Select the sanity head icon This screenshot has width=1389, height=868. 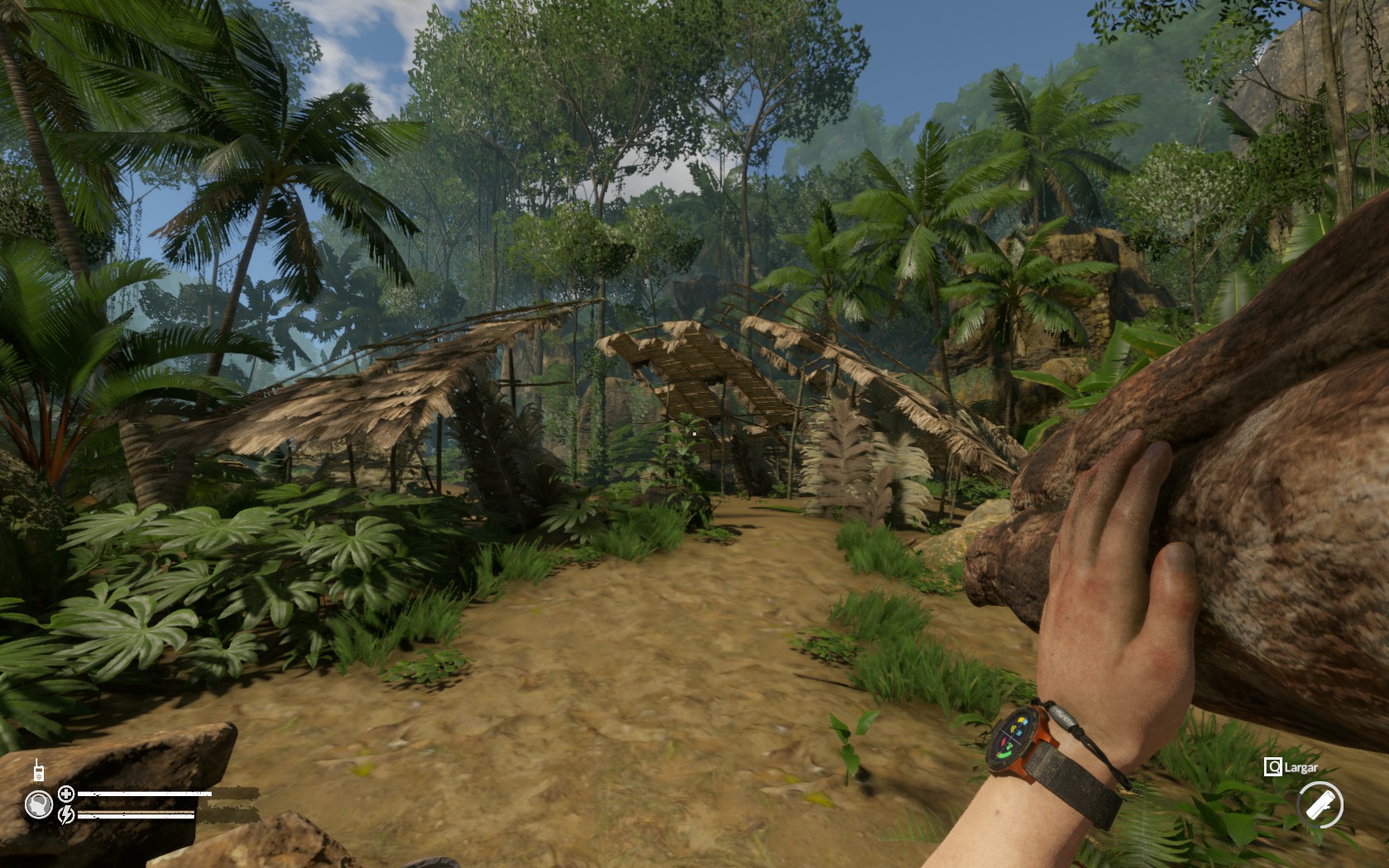click(x=38, y=804)
